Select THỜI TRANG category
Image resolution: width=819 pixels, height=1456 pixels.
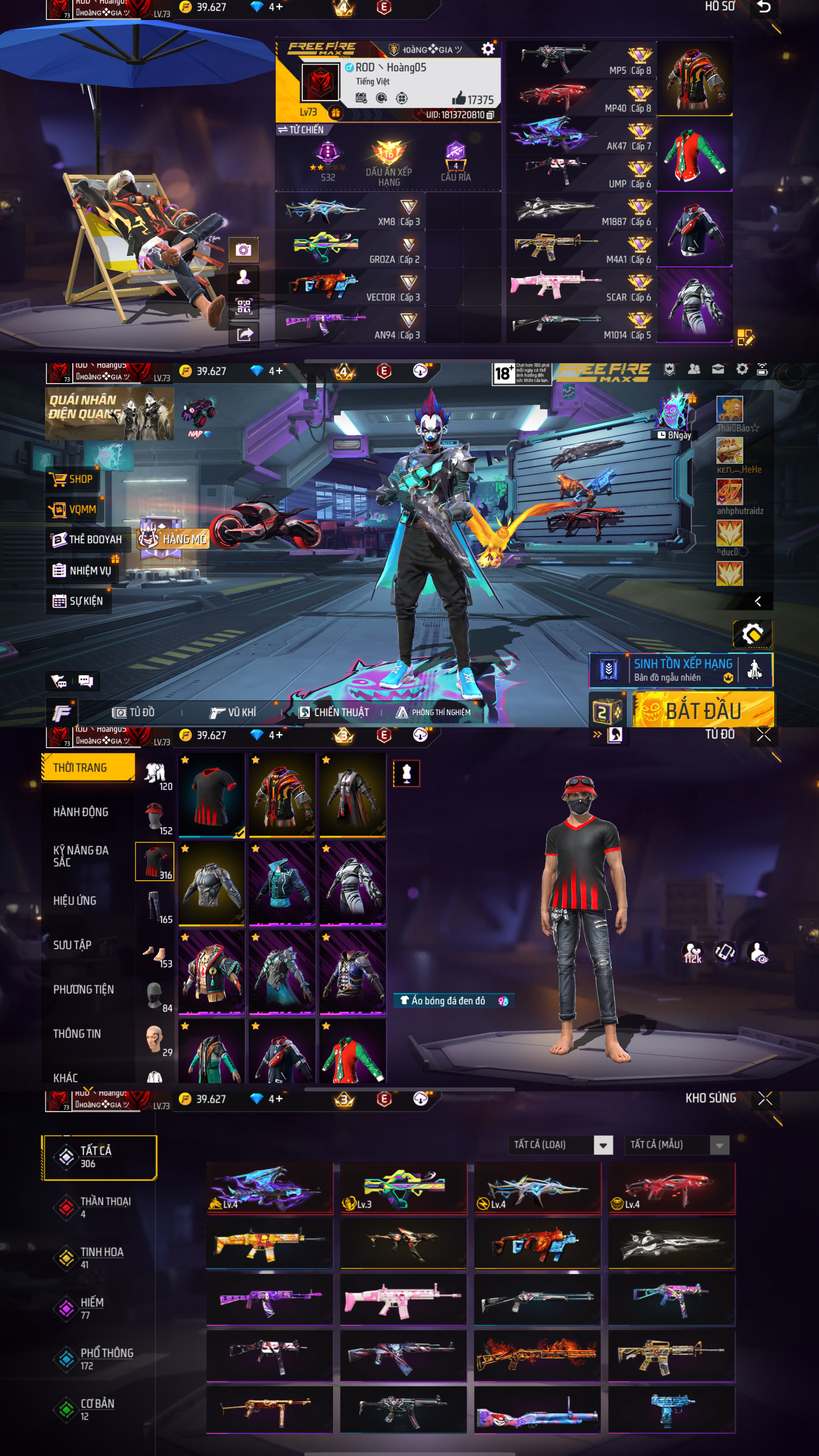click(x=87, y=767)
